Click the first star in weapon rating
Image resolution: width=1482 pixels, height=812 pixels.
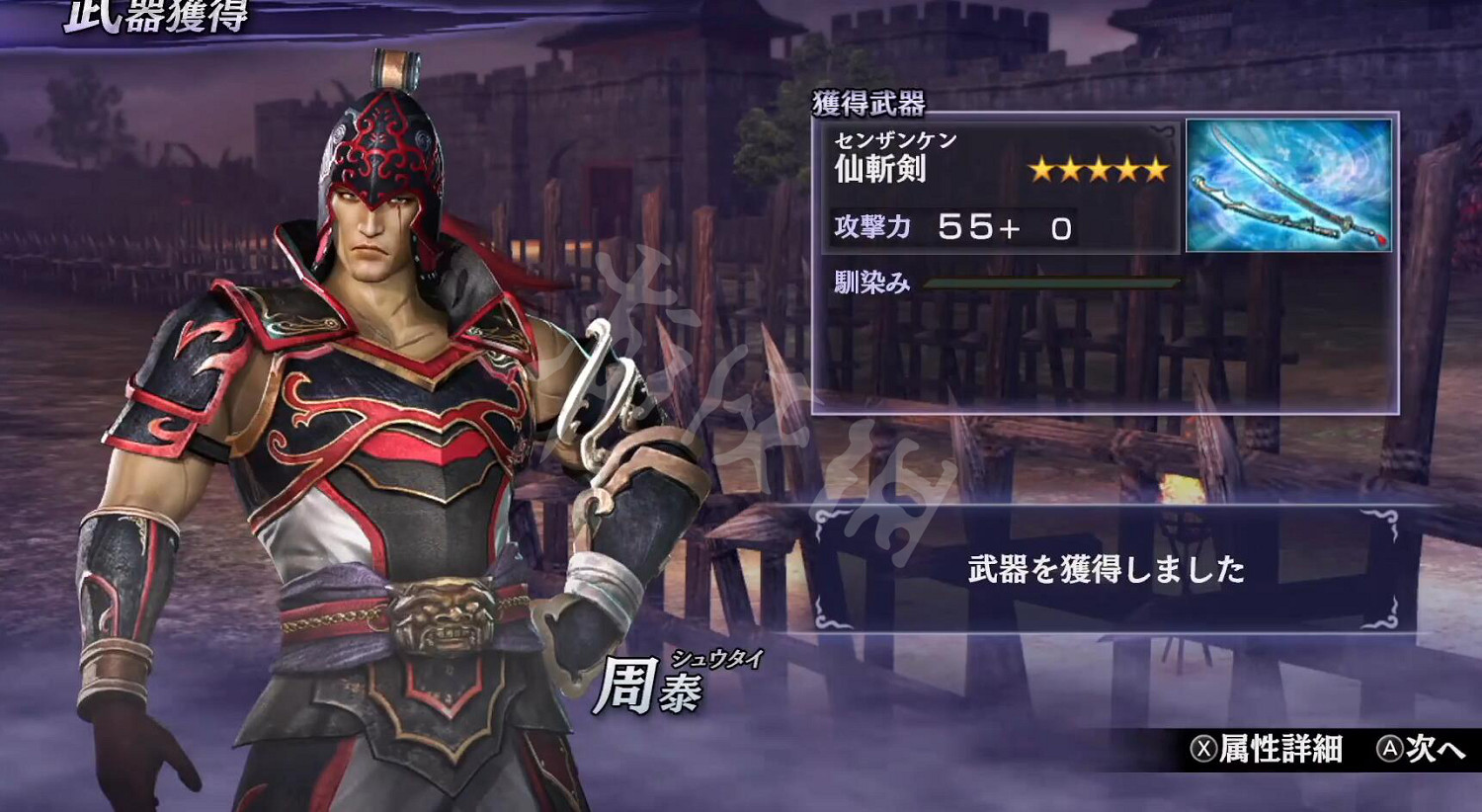[1042, 169]
